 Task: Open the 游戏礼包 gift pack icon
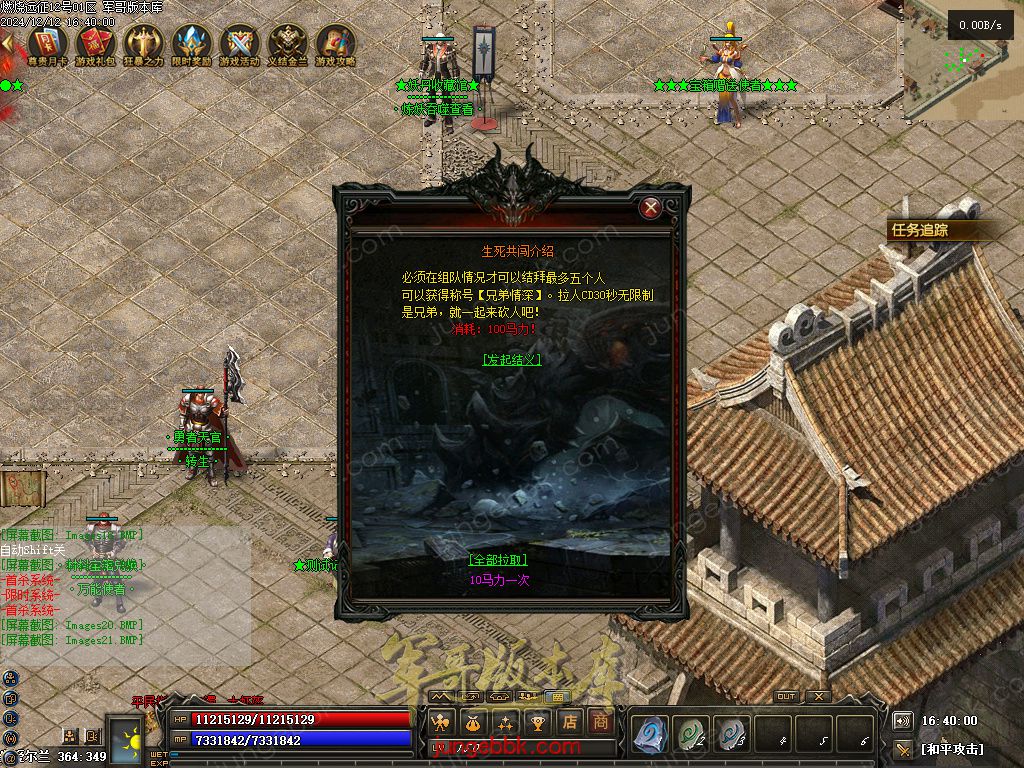(x=95, y=44)
